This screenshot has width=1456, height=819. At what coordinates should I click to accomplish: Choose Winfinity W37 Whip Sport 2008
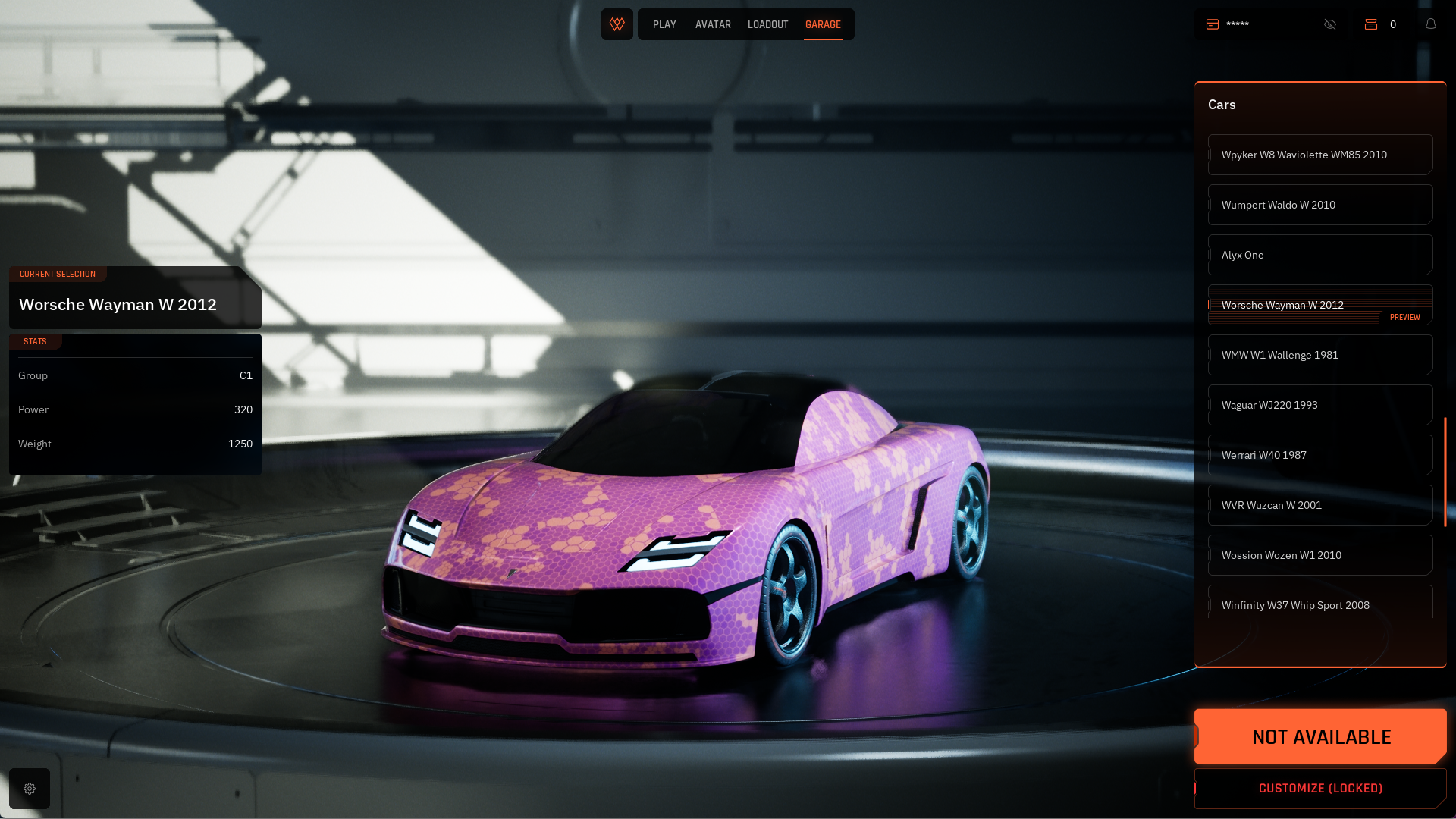(1319, 604)
